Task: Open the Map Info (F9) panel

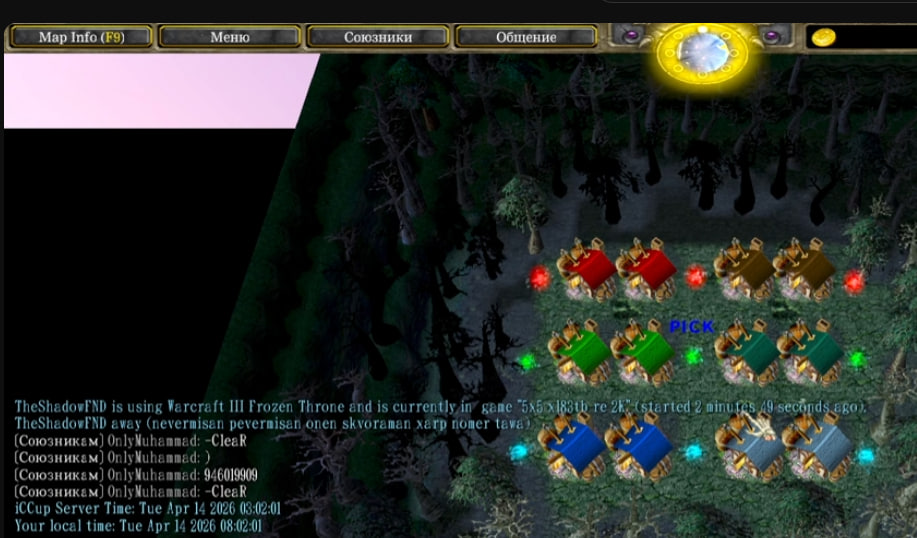Action: (81, 37)
